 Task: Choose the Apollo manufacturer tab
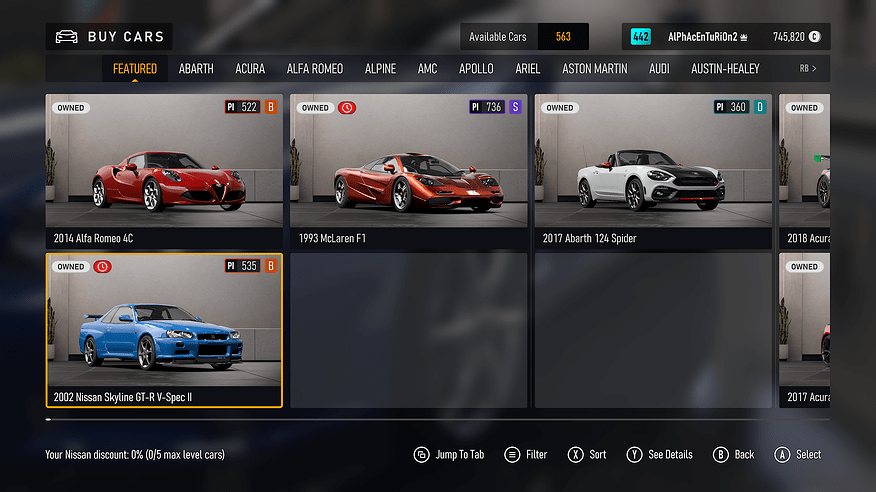pyautogui.click(x=476, y=69)
